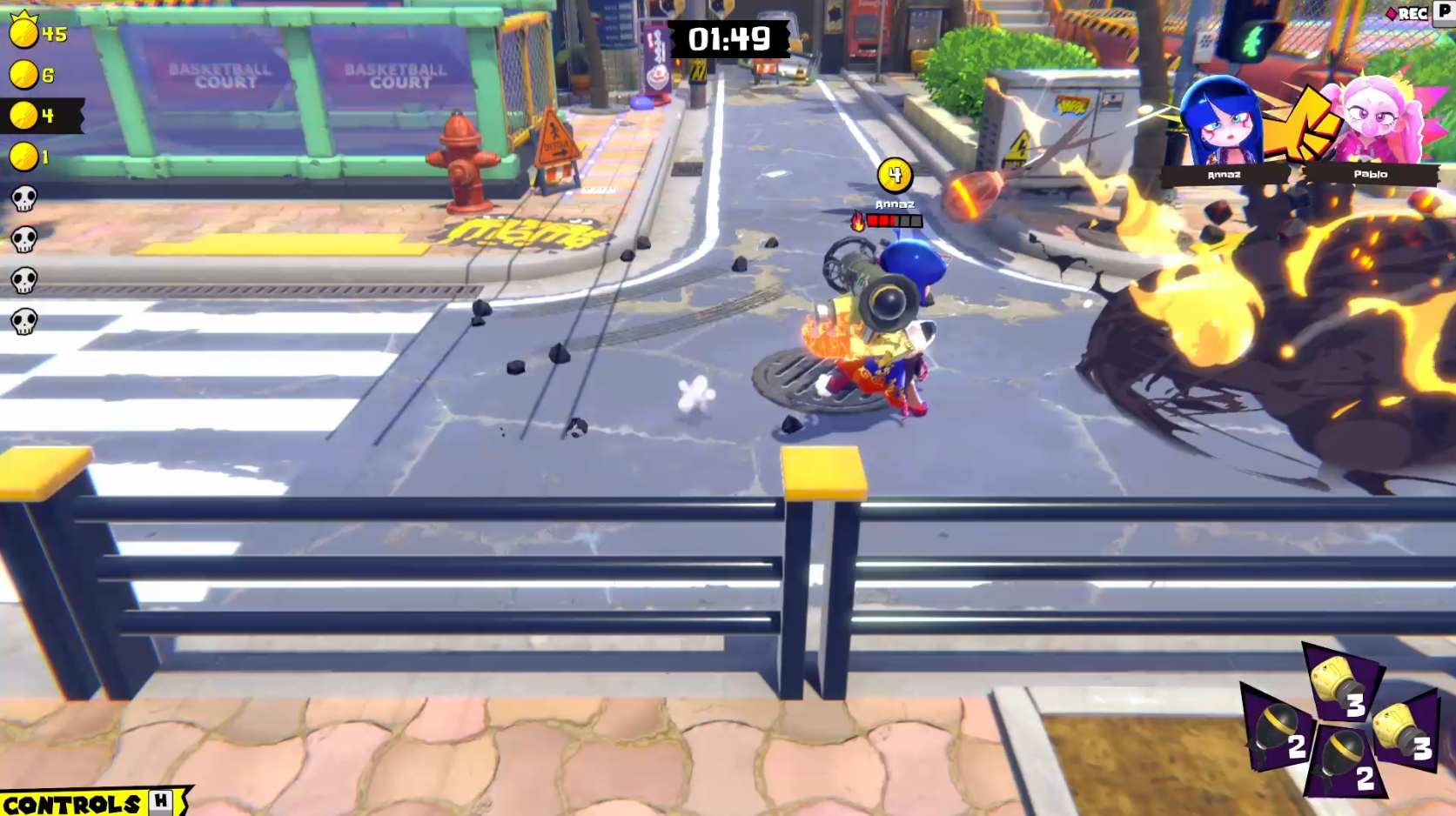Open the CONTROLS help panel
The width and height of the screenshot is (1456, 816).
point(87,802)
